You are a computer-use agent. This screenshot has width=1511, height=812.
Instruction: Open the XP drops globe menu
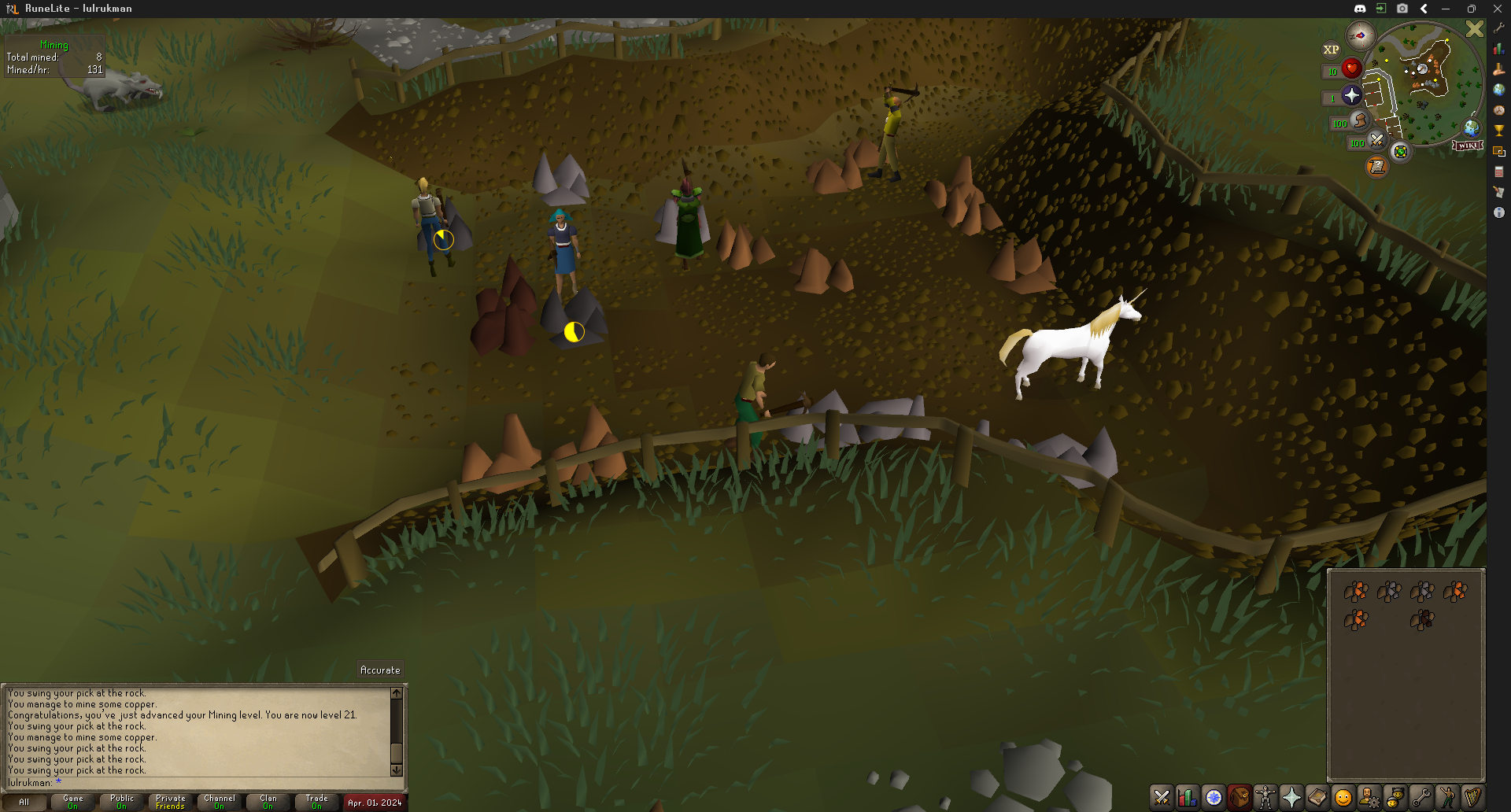click(x=1332, y=50)
